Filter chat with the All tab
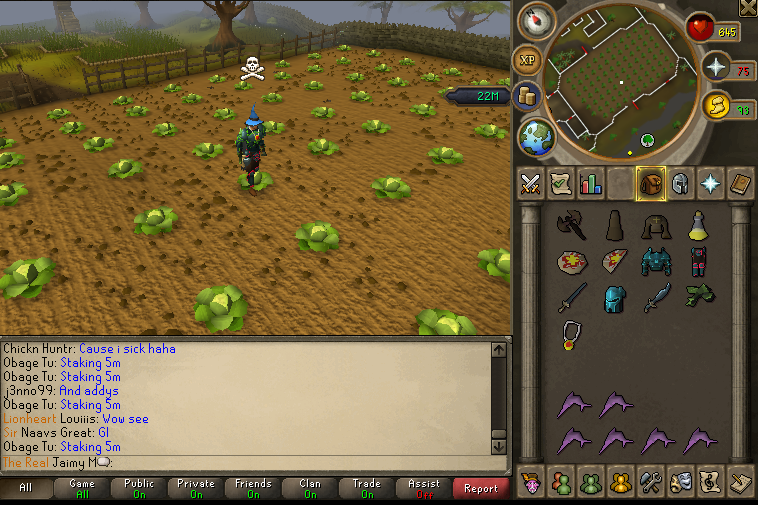 coord(25,489)
